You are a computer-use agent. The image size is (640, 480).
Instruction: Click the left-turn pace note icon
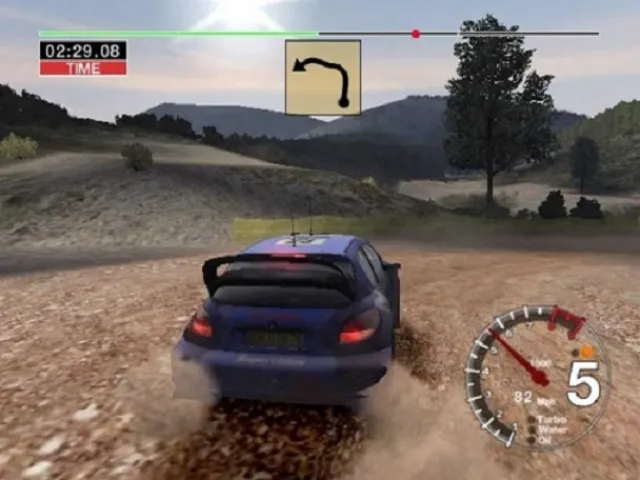tap(322, 77)
